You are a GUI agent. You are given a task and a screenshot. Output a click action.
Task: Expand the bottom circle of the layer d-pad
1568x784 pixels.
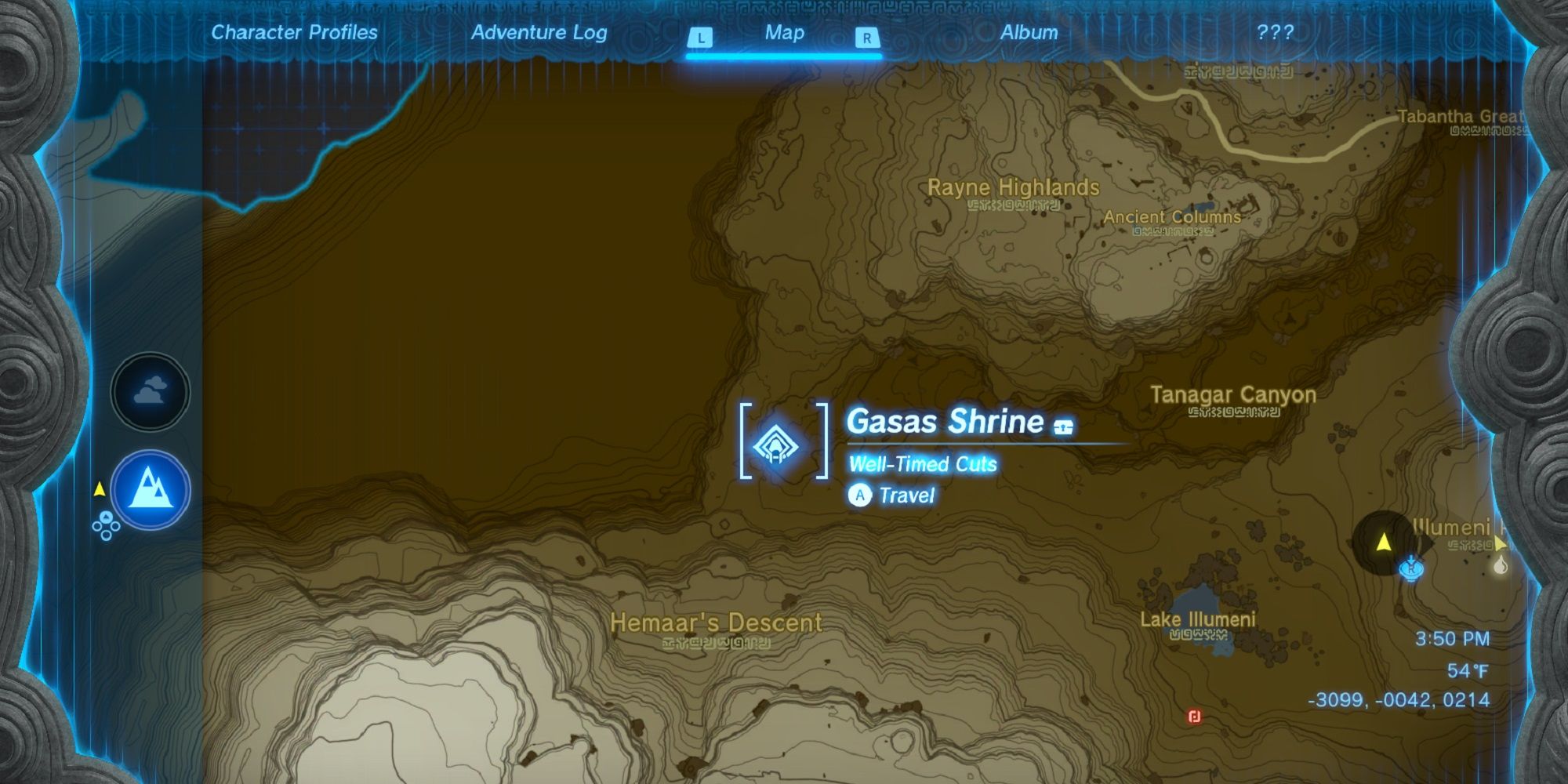(x=106, y=535)
